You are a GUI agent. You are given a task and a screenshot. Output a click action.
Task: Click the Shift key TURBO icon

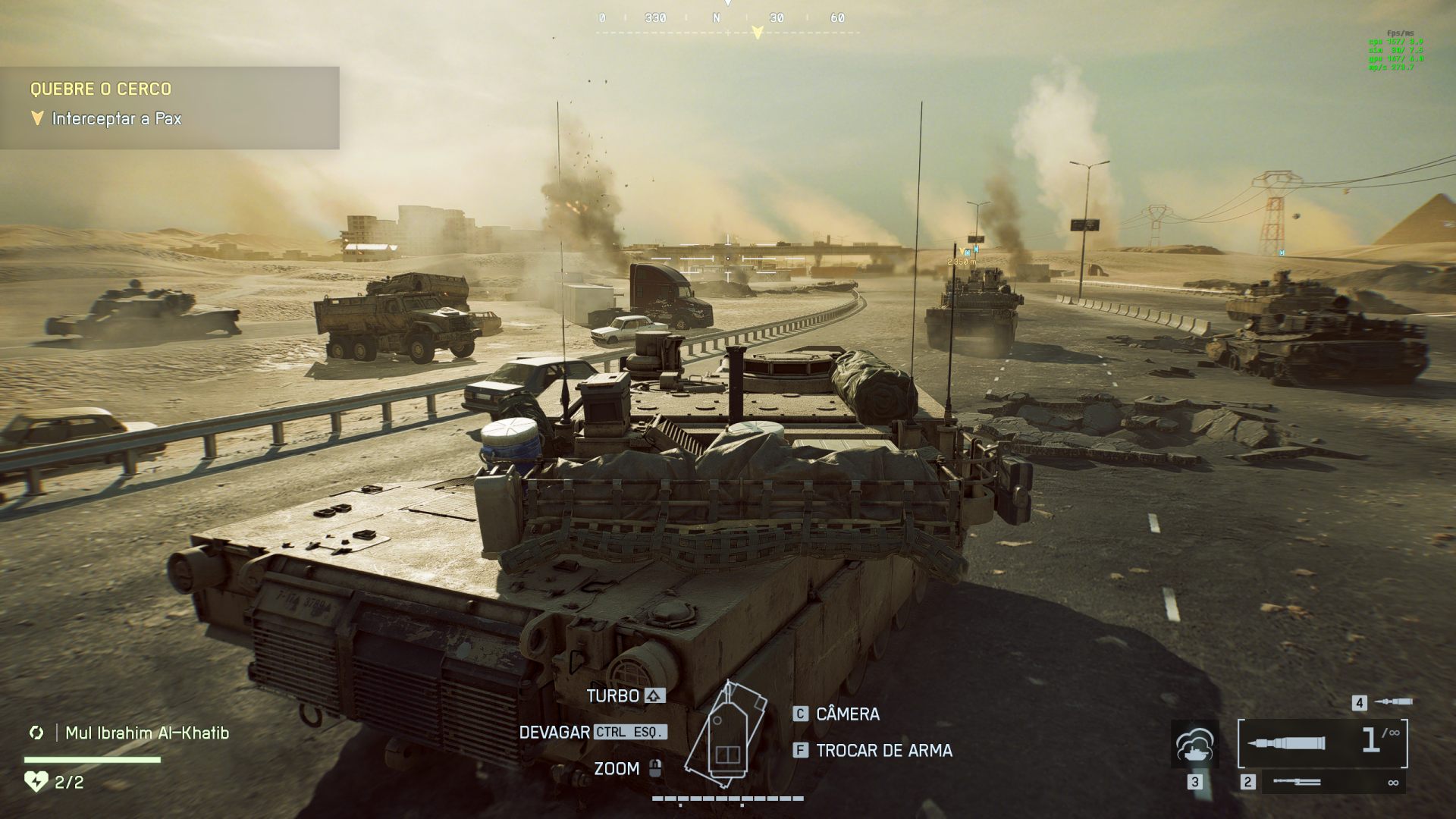[654, 695]
